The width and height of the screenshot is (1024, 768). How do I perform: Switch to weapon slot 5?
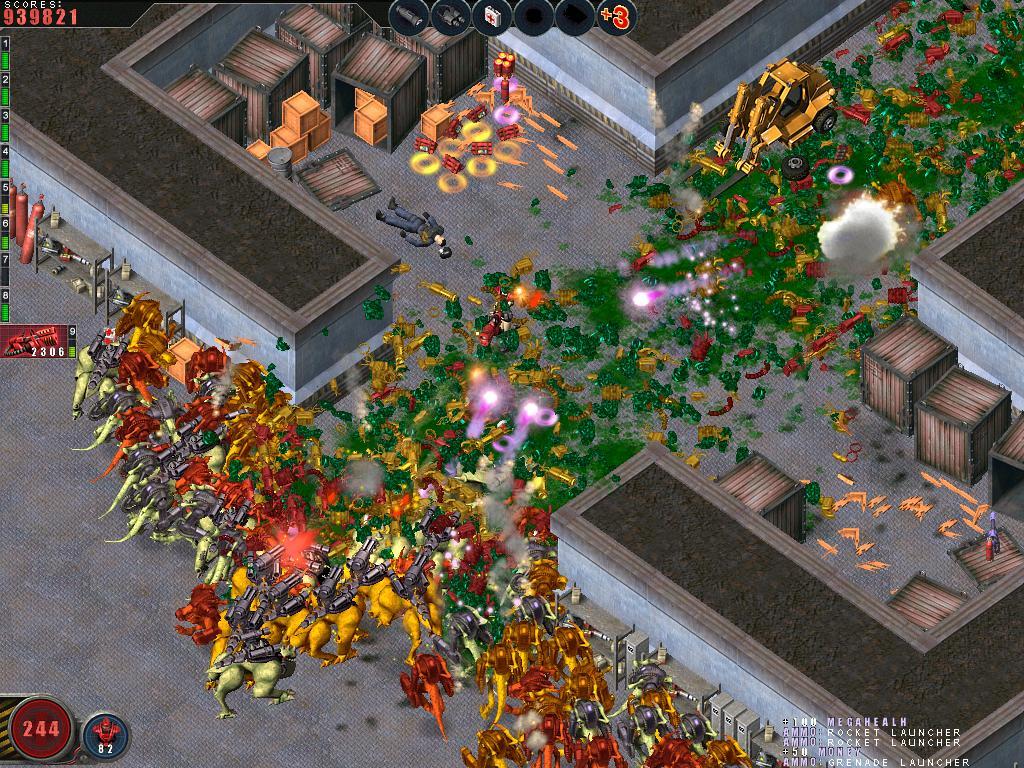click(5, 198)
